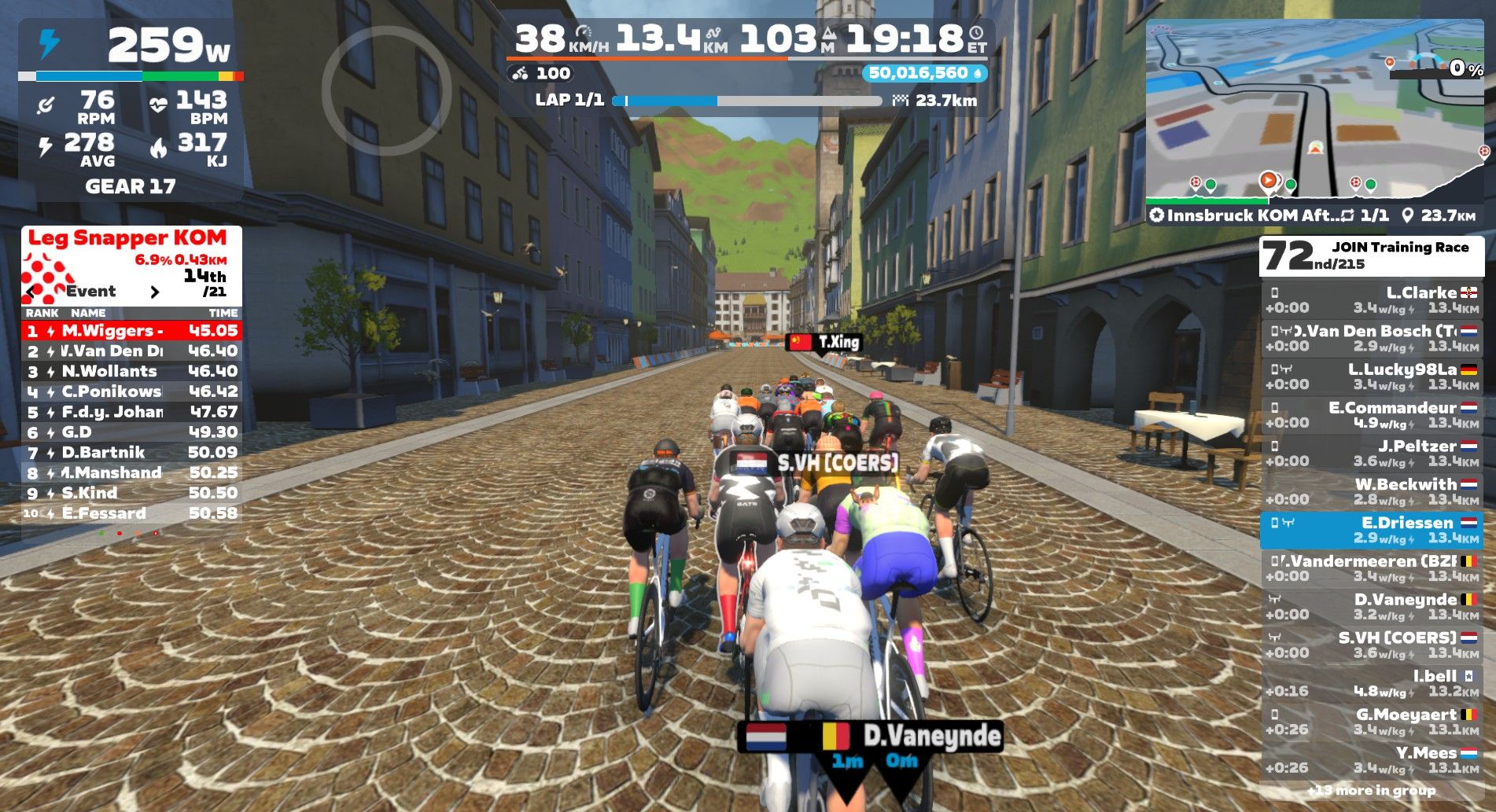Choose L.Lucky98La in the riders list
1496x812 pixels.
tap(1372, 377)
